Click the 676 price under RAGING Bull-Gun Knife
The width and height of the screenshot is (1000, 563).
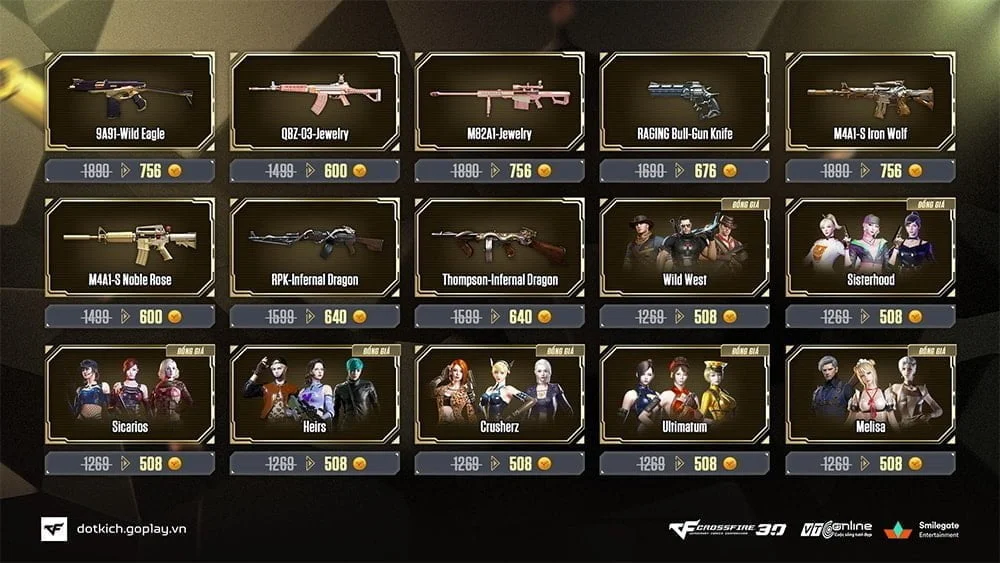tap(705, 171)
